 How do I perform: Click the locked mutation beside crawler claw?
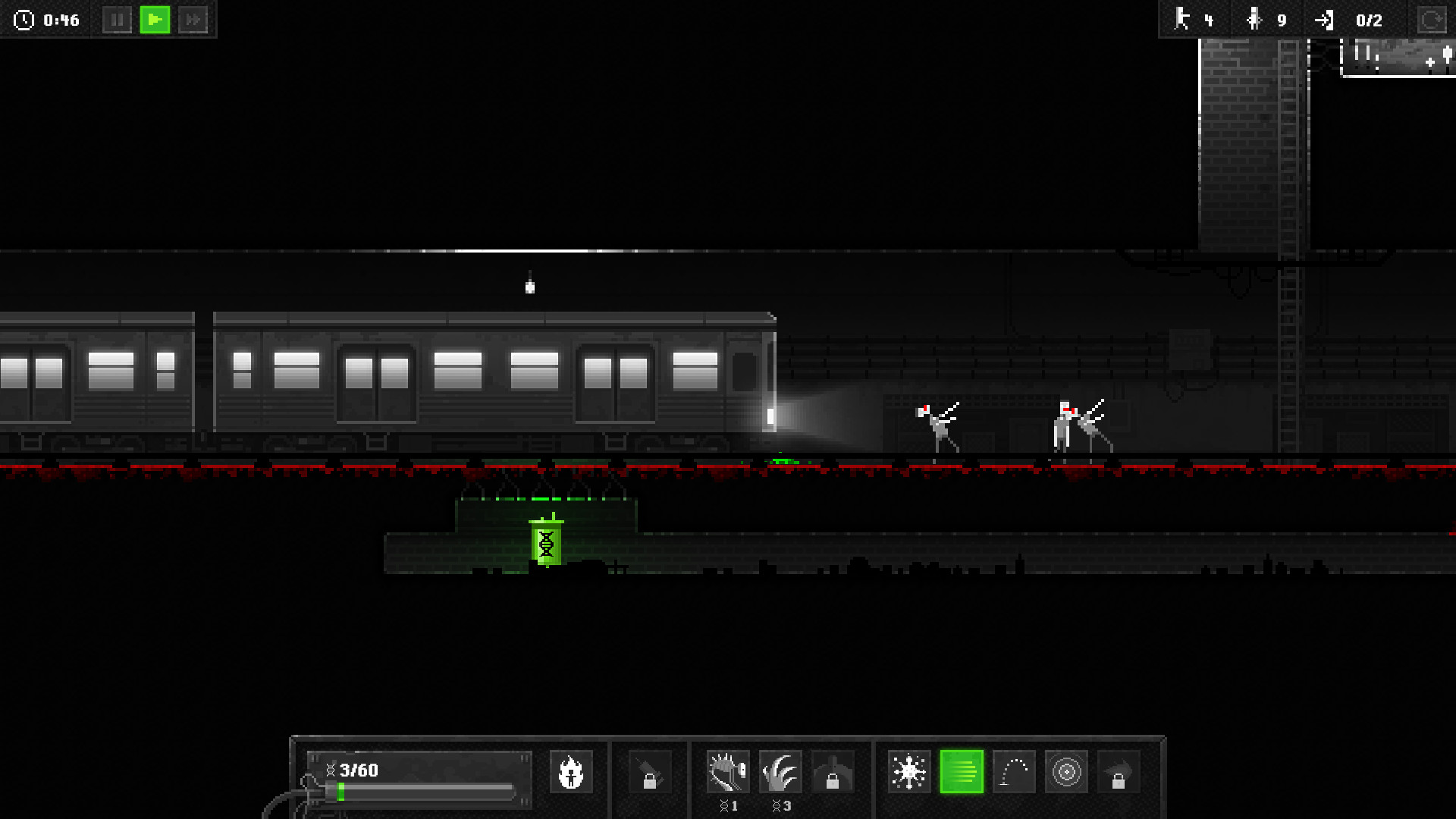click(x=832, y=771)
